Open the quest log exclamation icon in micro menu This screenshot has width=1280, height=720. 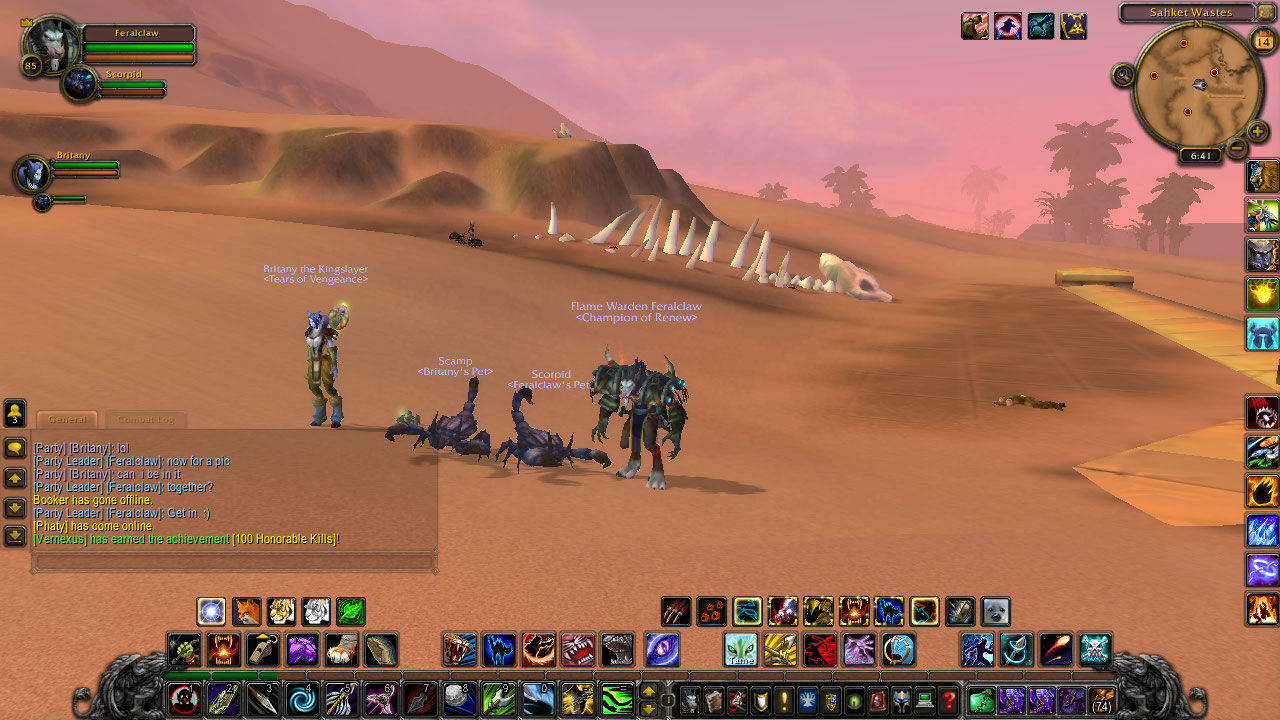784,700
